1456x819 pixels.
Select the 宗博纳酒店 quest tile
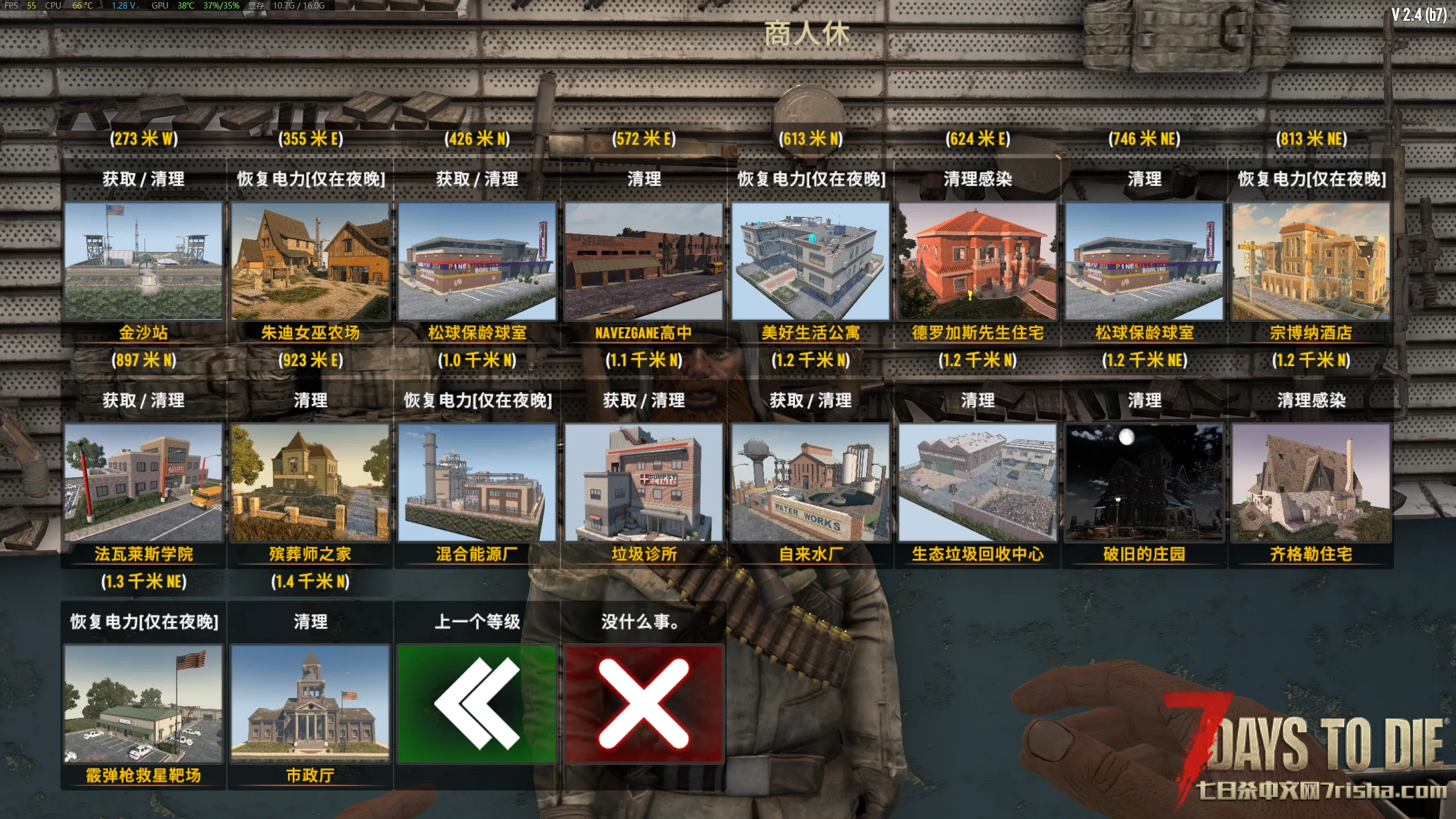pos(1311,261)
